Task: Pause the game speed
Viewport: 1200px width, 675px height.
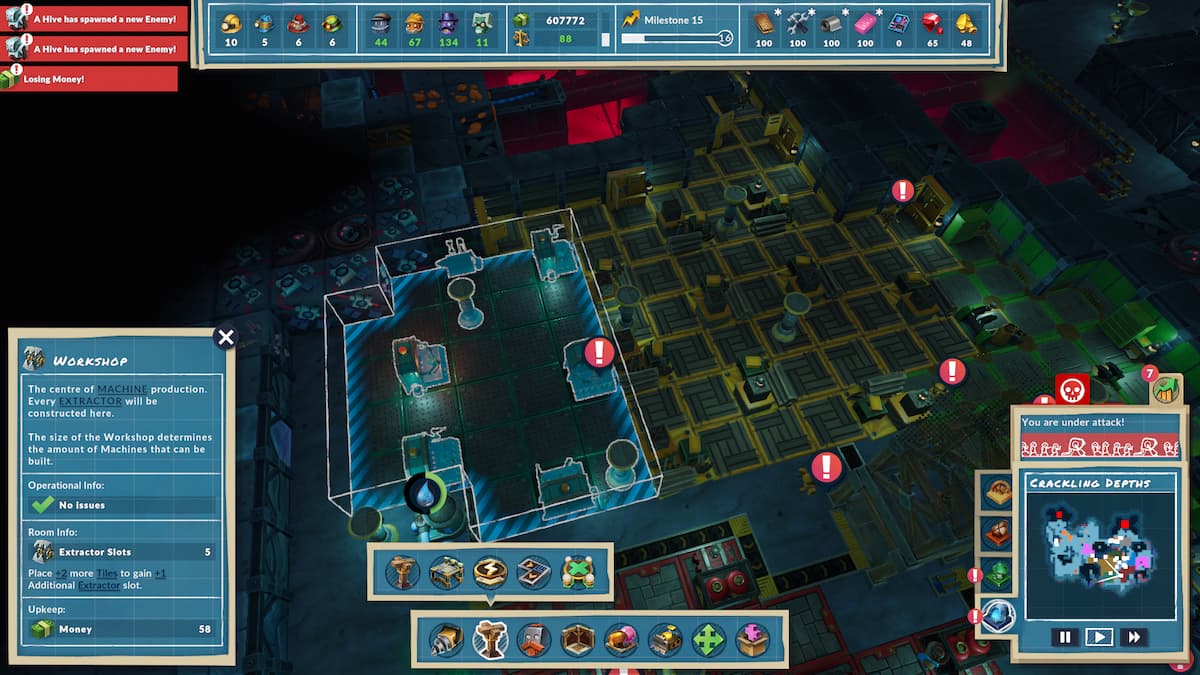Action: point(1065,636)
